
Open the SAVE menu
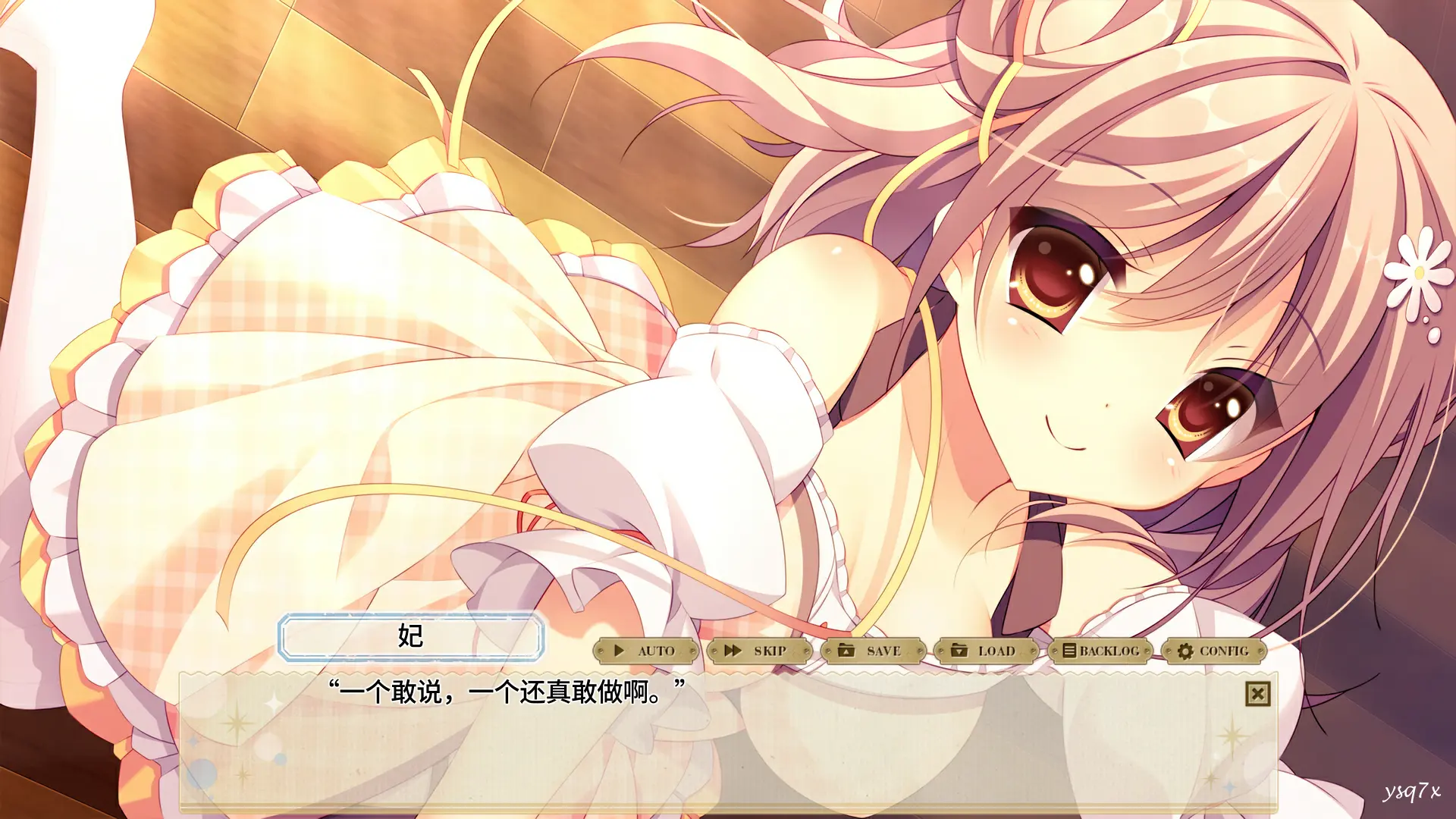point(873,651)
